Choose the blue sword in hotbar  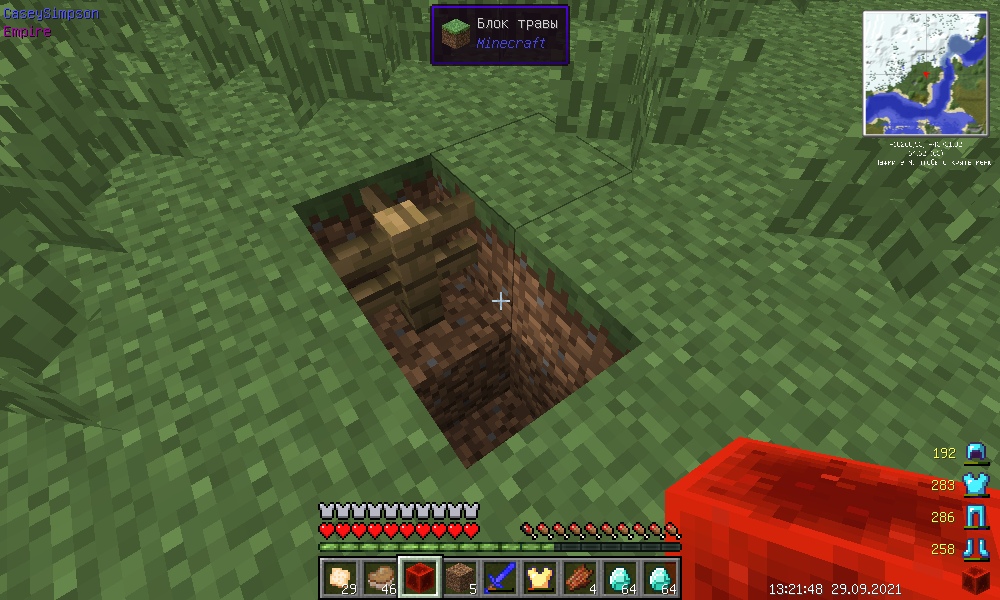(x=499, y=577)
